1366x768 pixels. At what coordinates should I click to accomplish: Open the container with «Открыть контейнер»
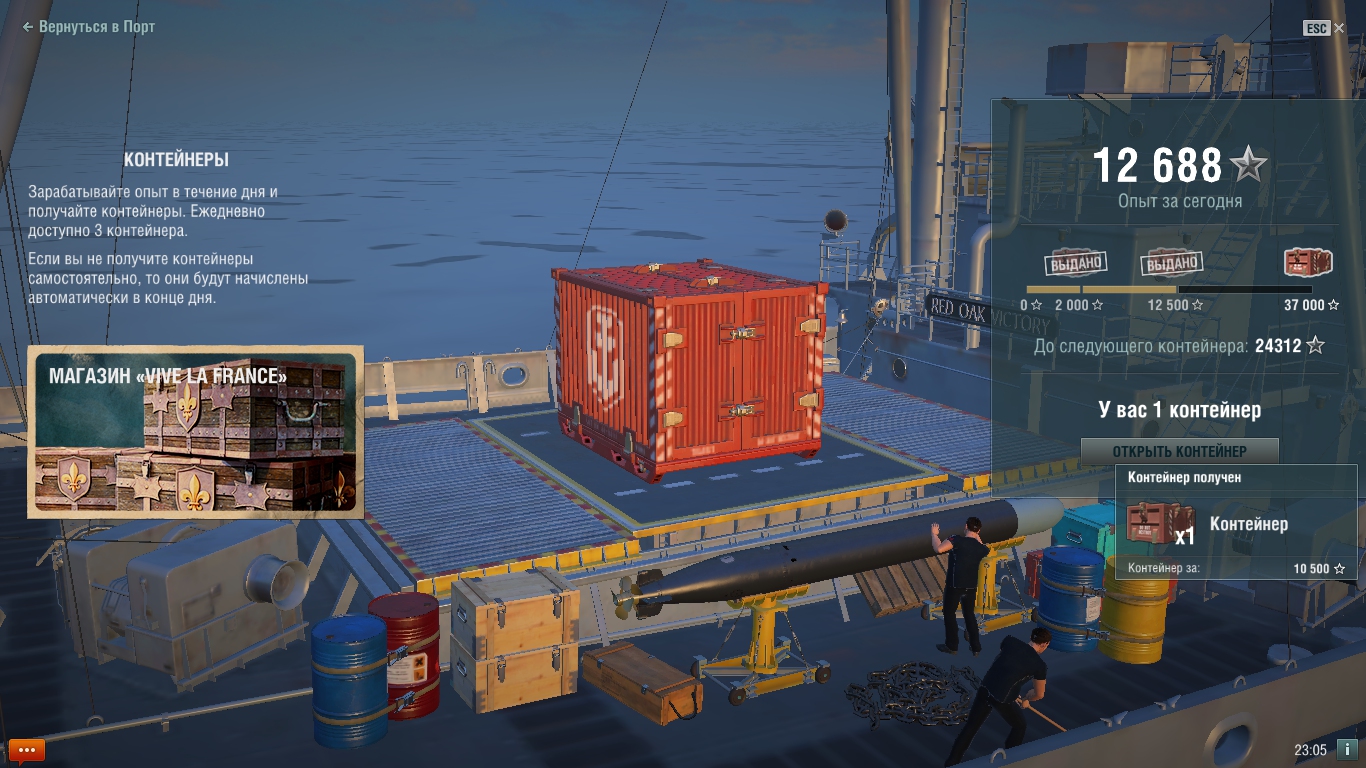tap(1179, 452)
